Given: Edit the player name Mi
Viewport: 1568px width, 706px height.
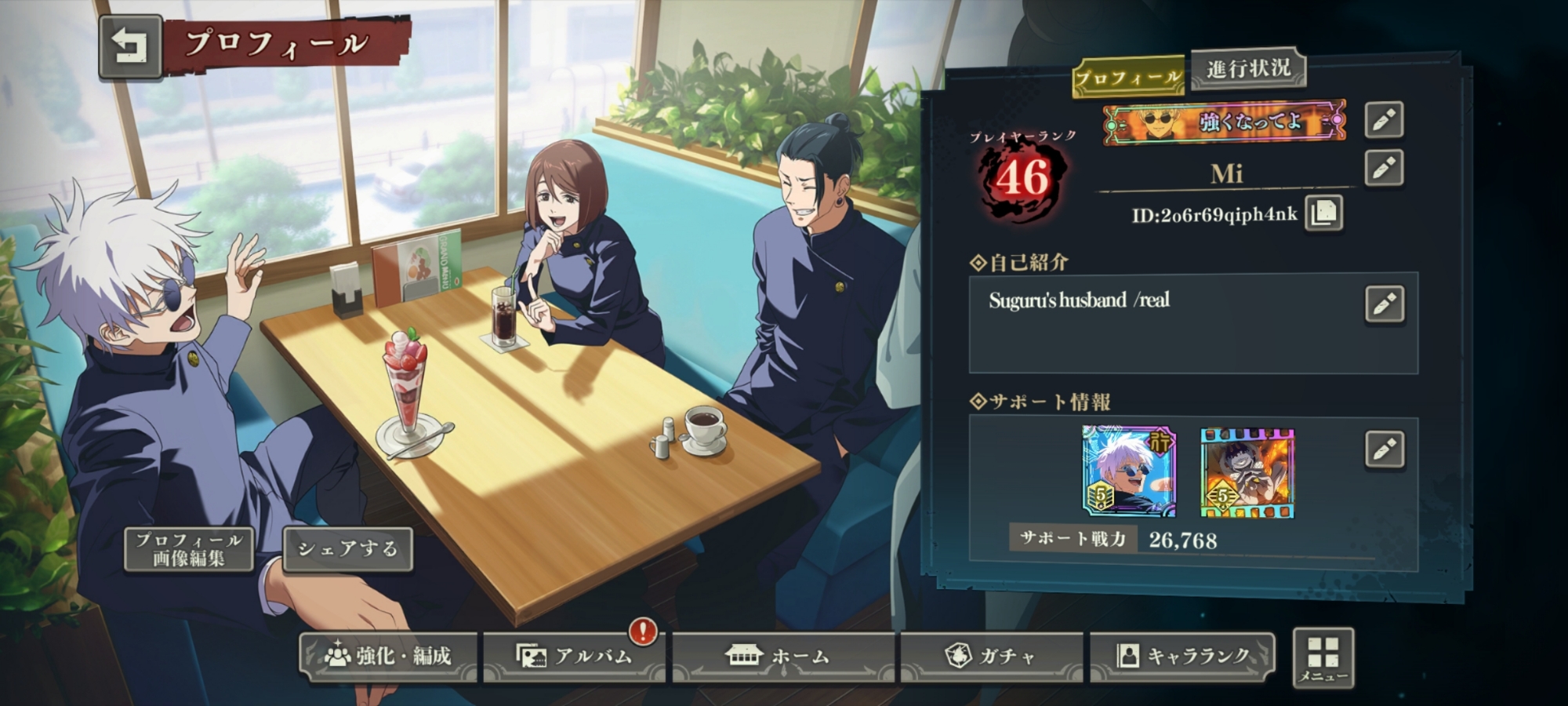Looking at the screenshot, I should pyautogui.click(x=1384, y=168).
